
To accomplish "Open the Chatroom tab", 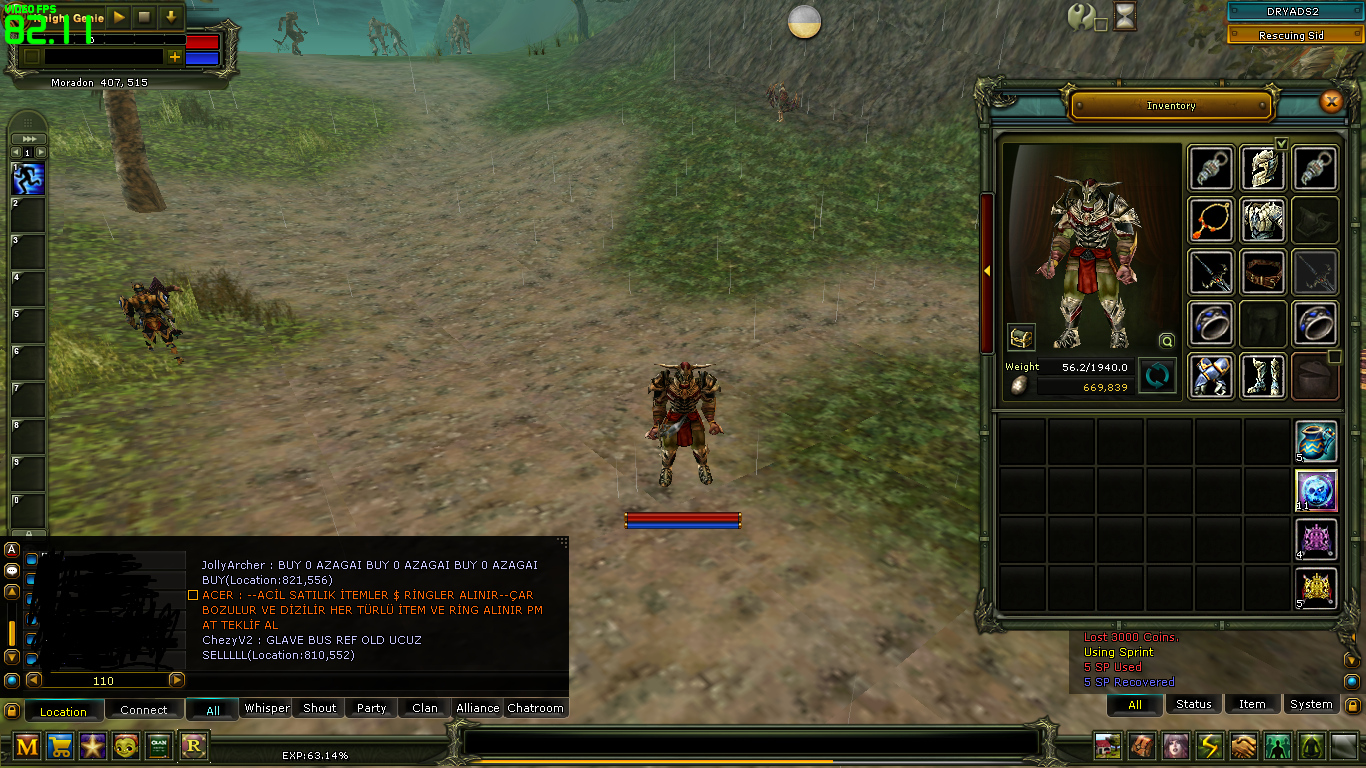I will 535,708.
